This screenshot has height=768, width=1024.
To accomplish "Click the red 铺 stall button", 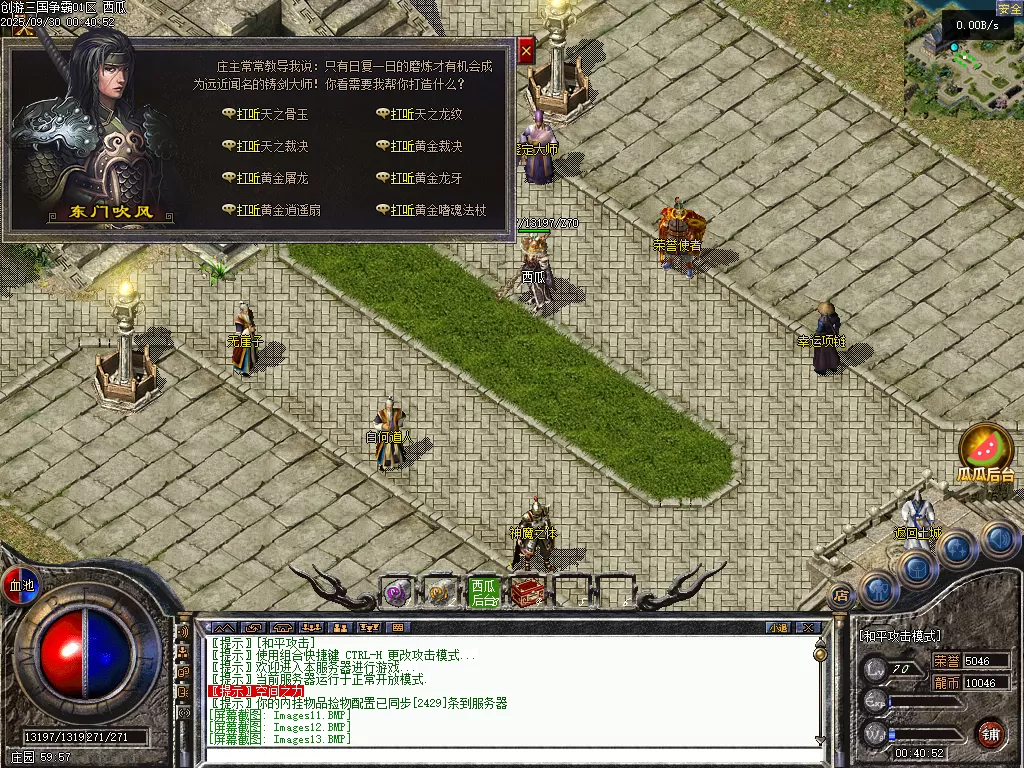I will coord(990,733).
